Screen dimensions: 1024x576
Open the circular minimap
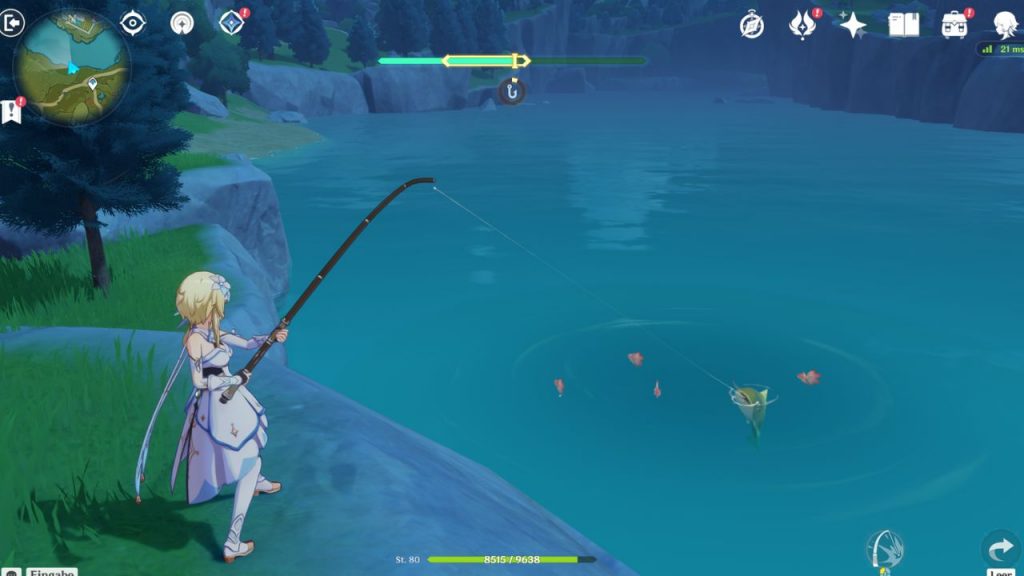71,67
